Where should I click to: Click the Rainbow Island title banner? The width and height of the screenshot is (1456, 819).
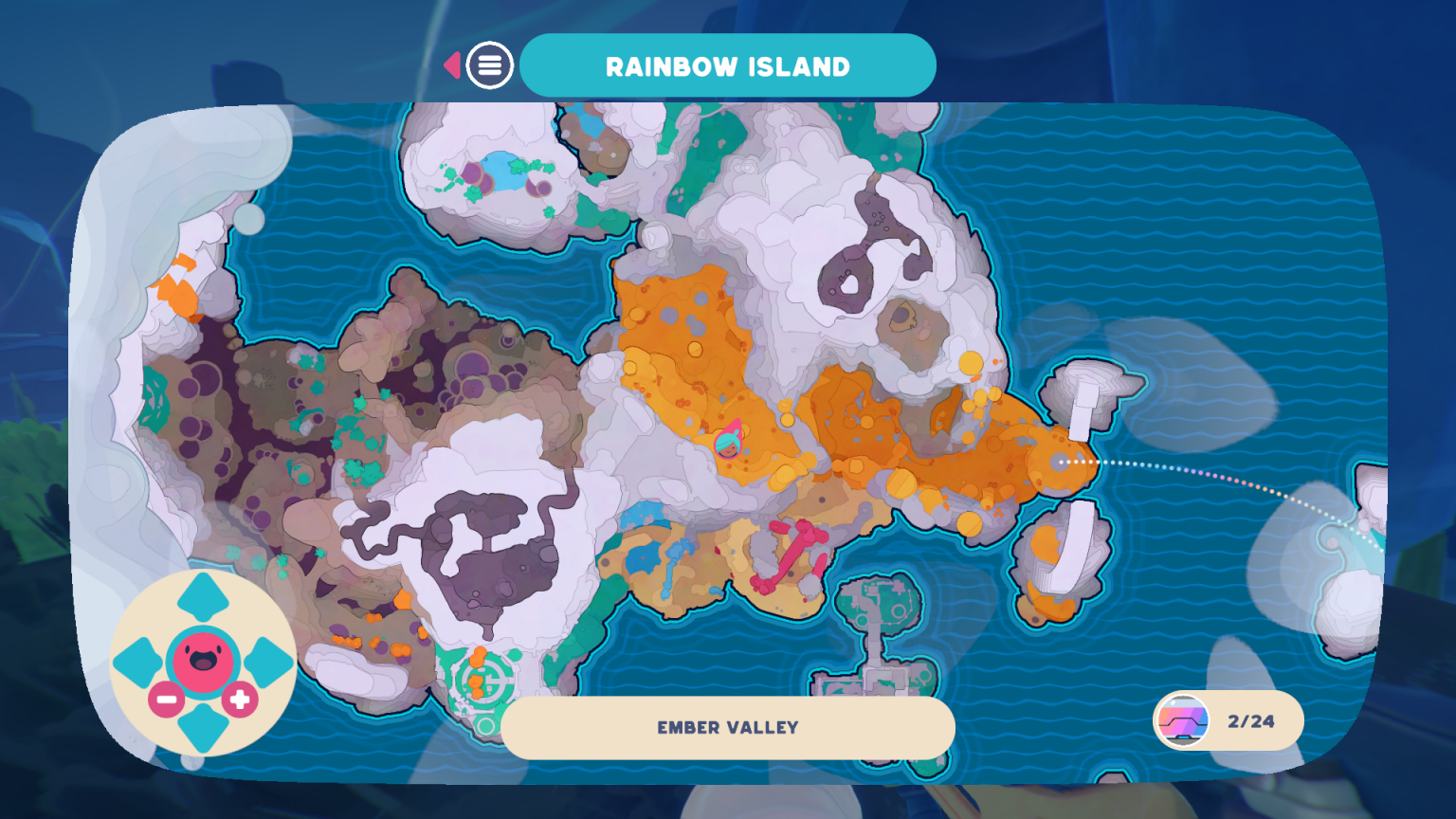click(x=728, y=64)
